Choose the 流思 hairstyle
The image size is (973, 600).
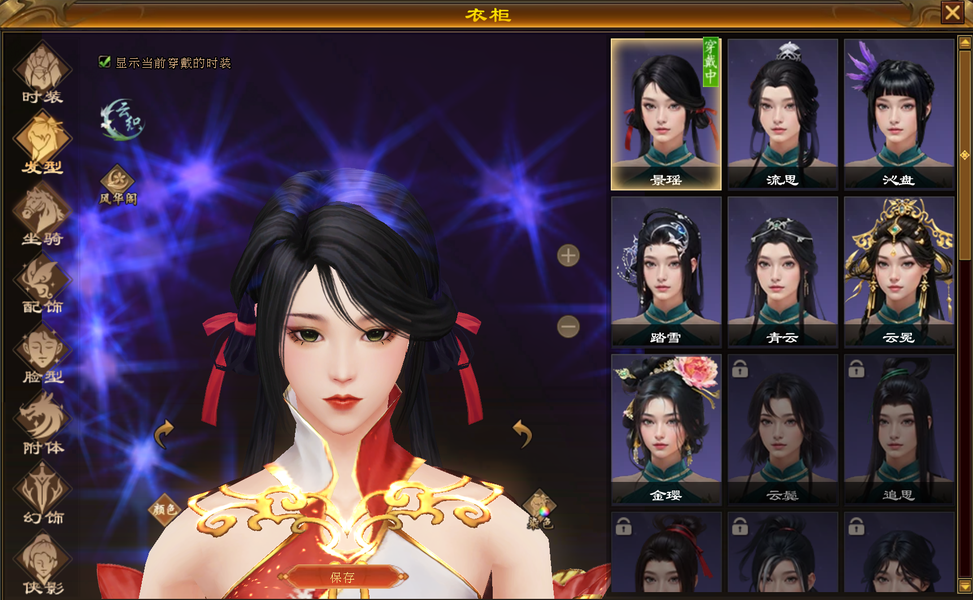[x=782, y=114]
